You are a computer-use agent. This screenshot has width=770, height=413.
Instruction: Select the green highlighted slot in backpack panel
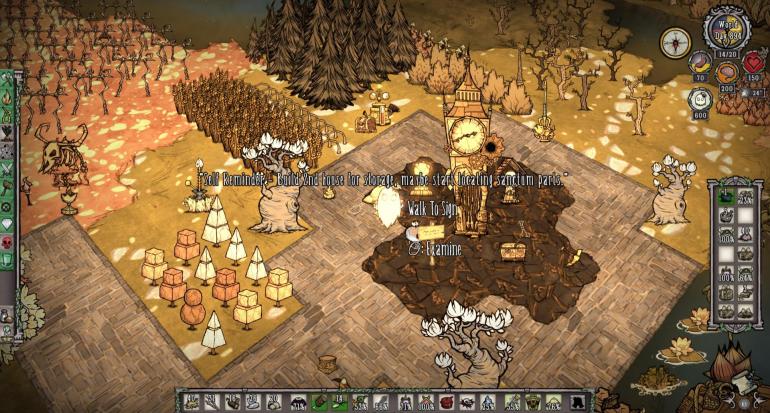point(726,195)
